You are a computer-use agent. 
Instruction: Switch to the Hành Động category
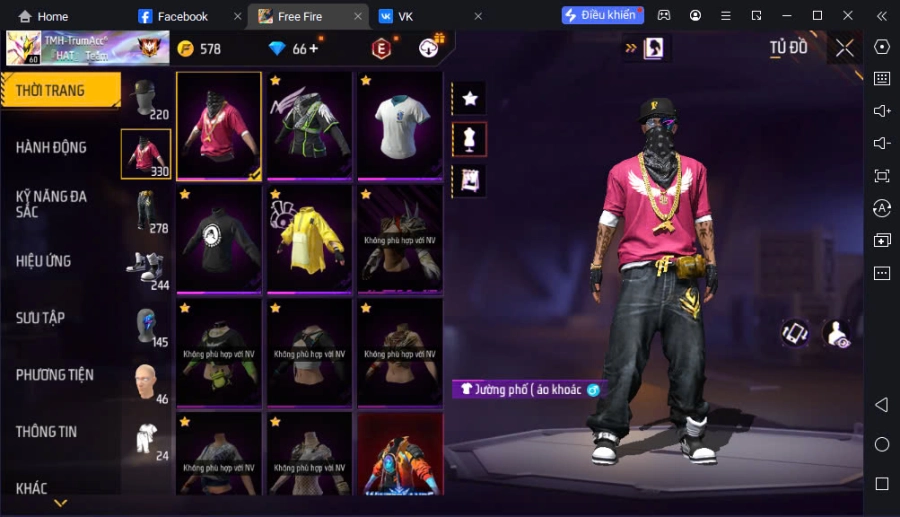click(x=52, y=148)
